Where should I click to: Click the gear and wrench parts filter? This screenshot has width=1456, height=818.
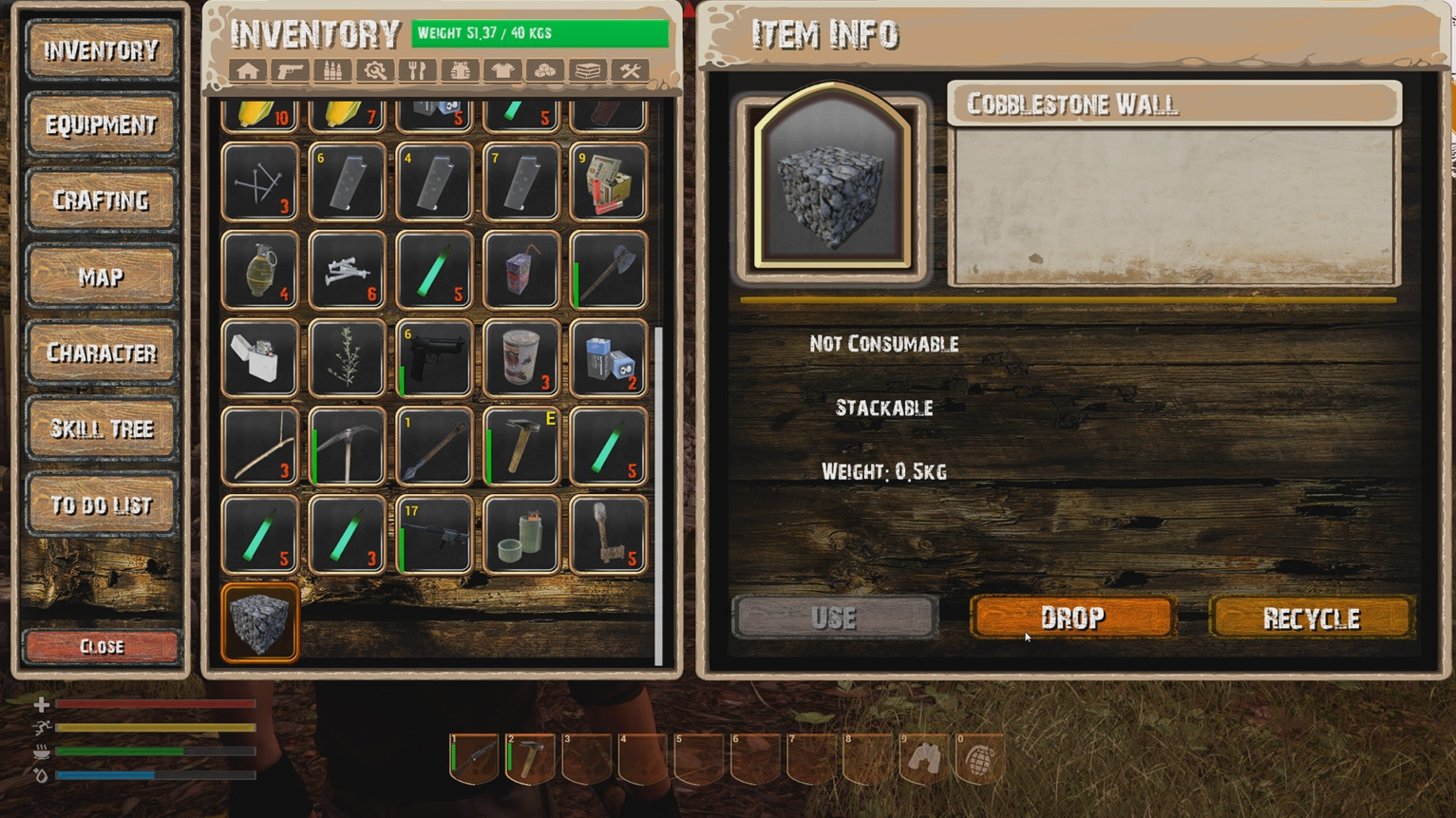tap(374, 70)
